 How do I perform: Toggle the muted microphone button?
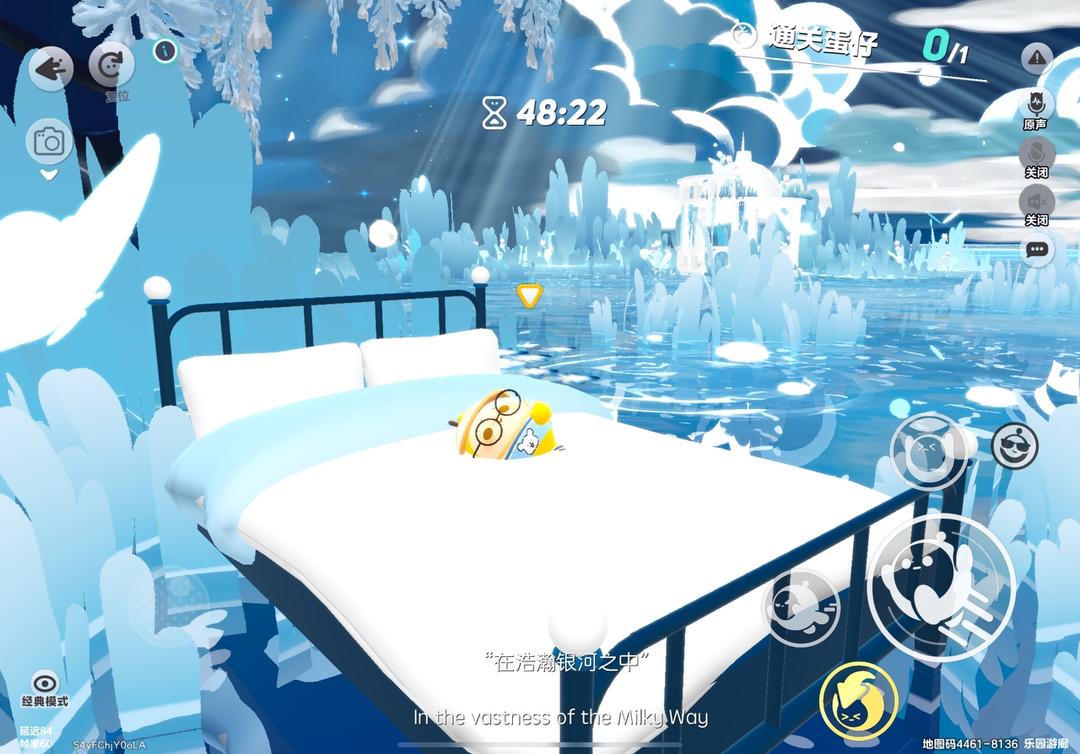pos(1036,152)
